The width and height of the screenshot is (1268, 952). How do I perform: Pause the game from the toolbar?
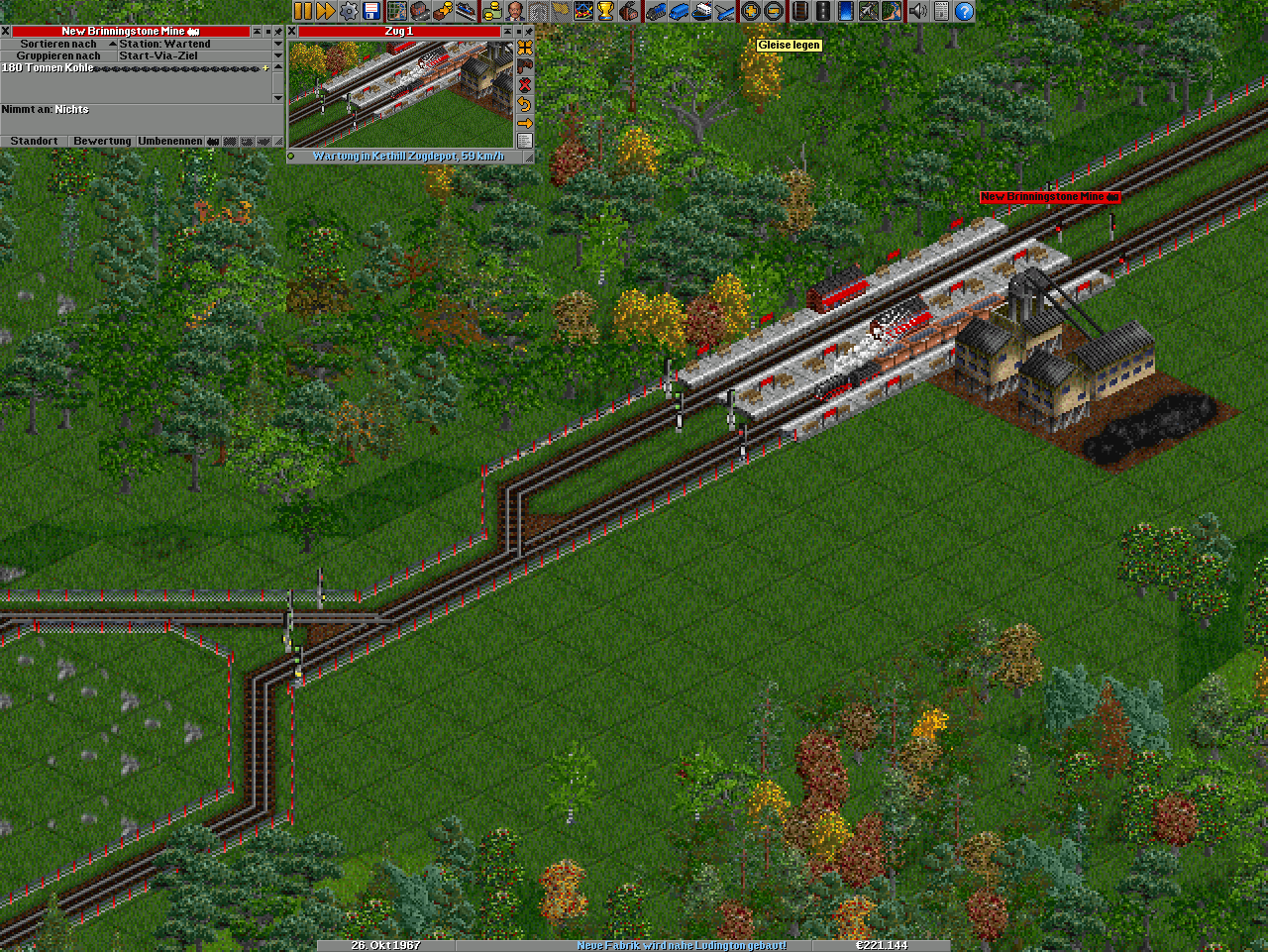point(302,11)
